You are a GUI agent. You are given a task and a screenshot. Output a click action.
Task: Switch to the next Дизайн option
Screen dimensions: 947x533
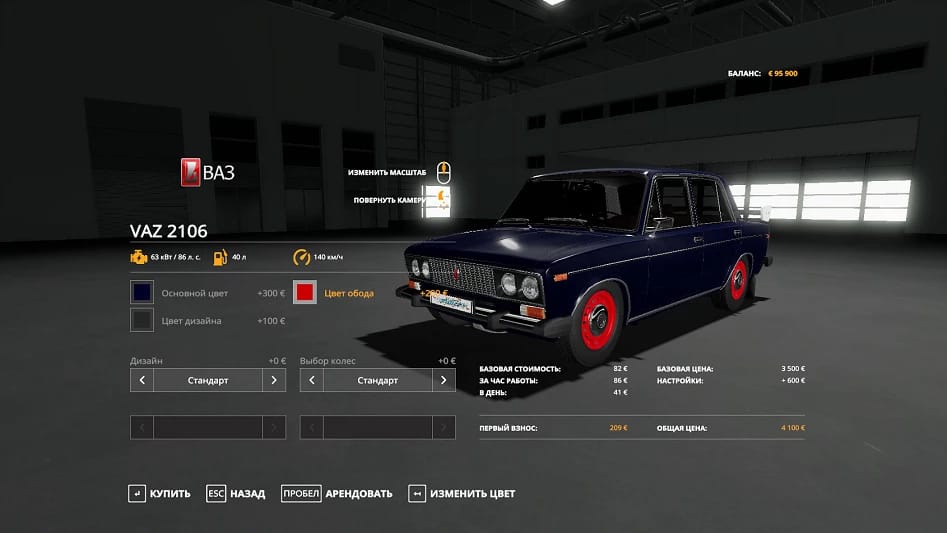[x=274, y=380]
